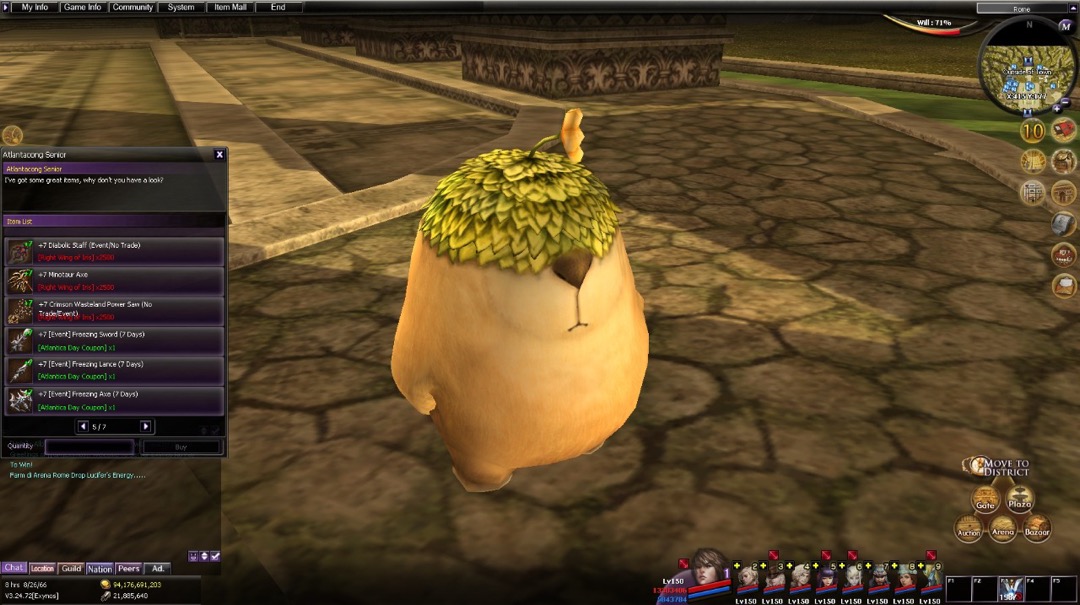Open the My Info menu

(x=34, y=7)
